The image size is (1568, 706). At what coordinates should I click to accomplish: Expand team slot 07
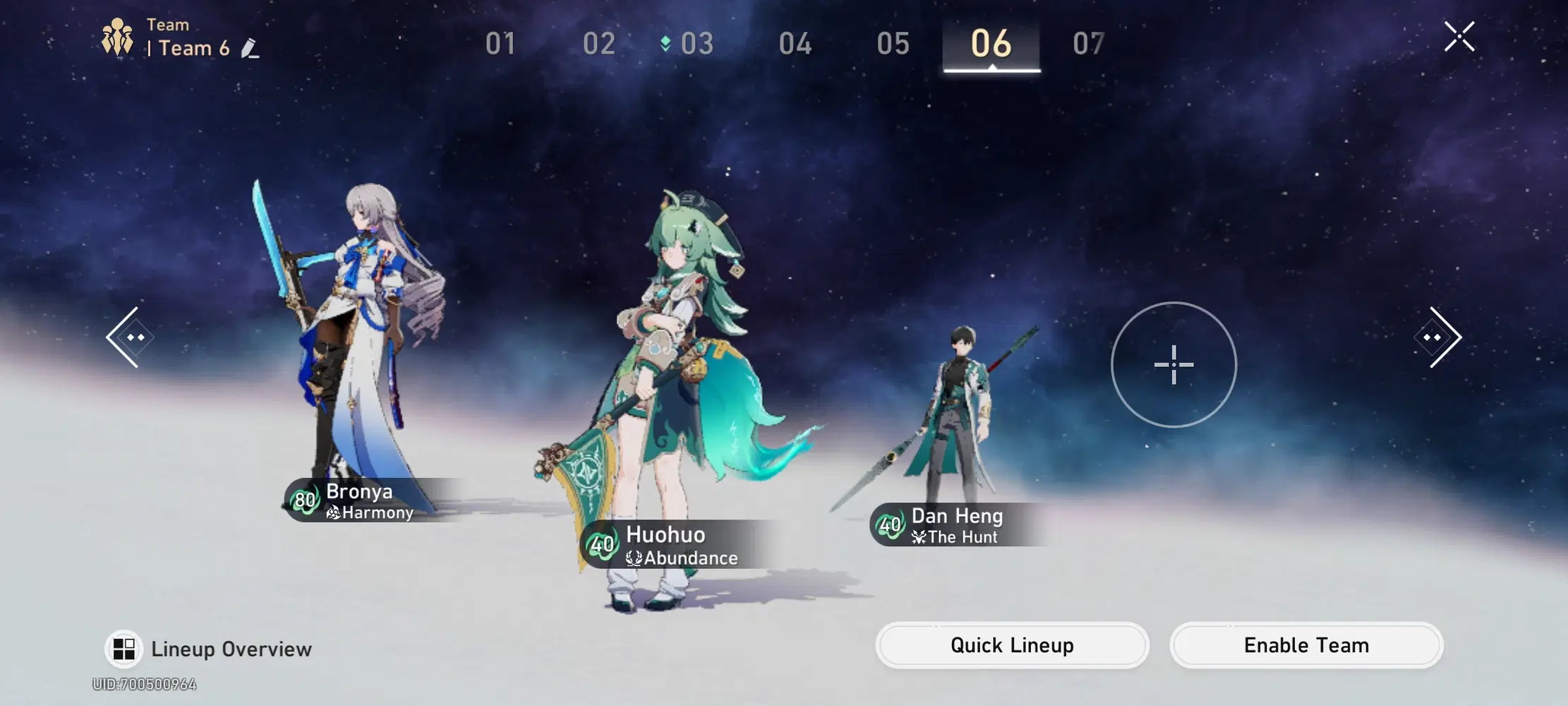pyautogui.click(x=1089, y=44)
